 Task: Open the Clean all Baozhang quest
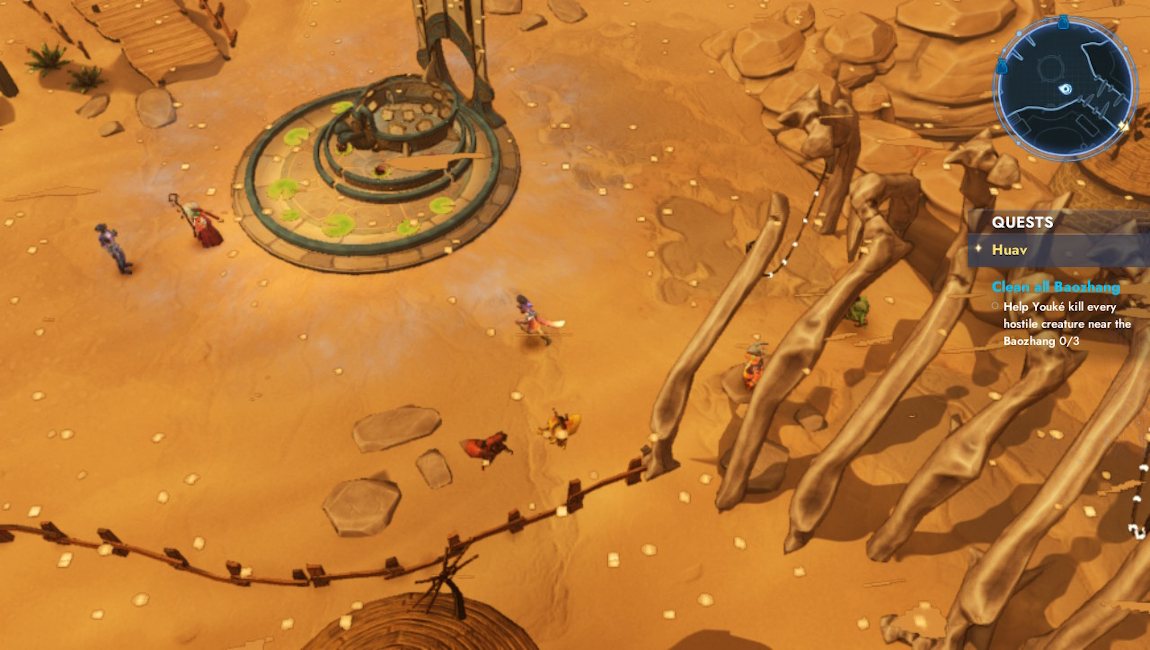pyautogui.click(x=1056, y=287)
